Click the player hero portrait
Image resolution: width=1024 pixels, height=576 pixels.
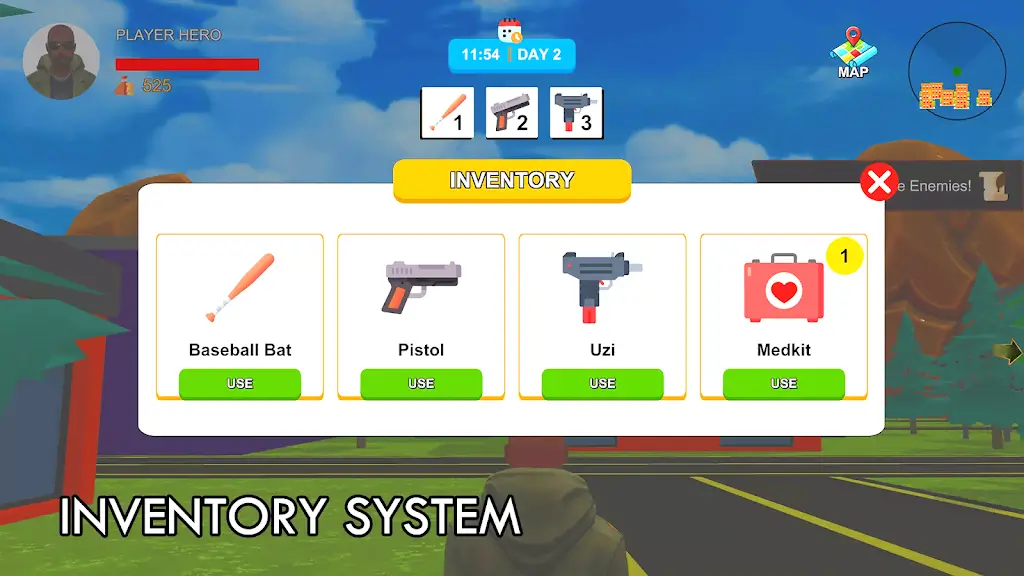point(61,62)
